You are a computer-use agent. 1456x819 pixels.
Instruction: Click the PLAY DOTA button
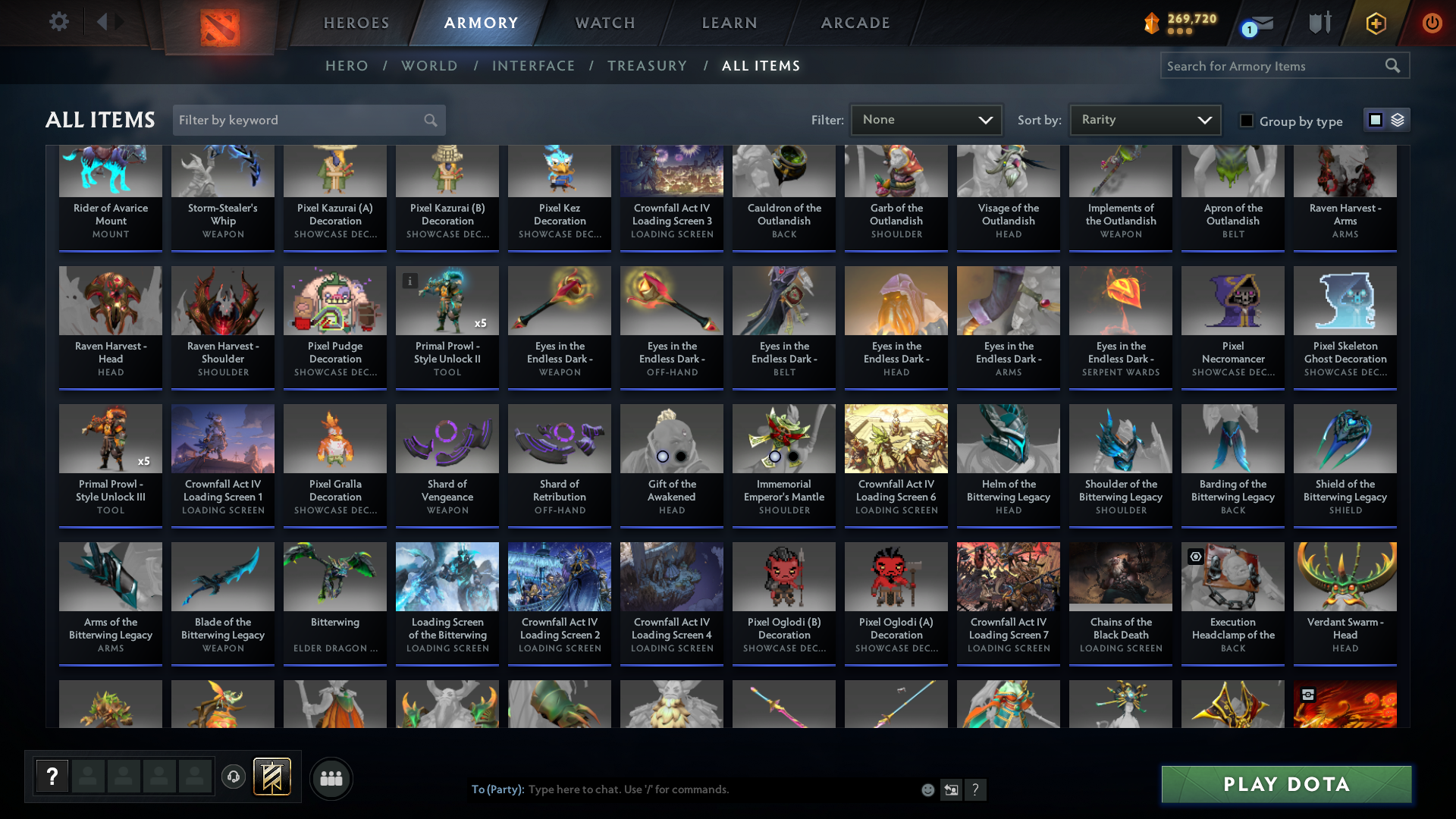pyautogui.click(x=1285, y=784)
